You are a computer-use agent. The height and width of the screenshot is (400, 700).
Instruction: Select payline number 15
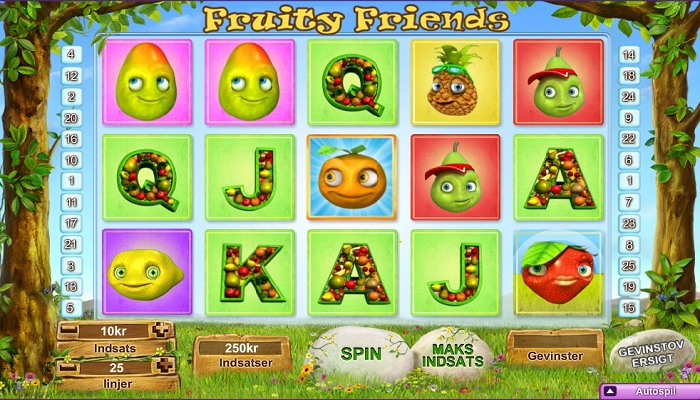tap(628, 307)
